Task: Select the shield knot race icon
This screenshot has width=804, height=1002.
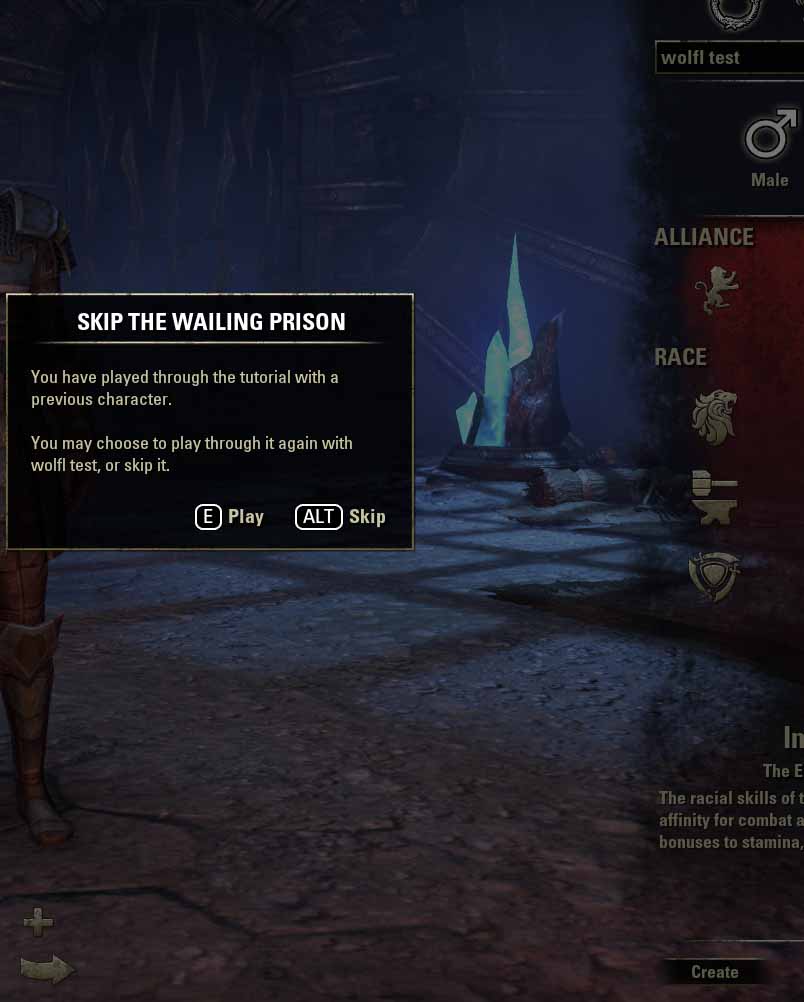Action: point(714,577)
